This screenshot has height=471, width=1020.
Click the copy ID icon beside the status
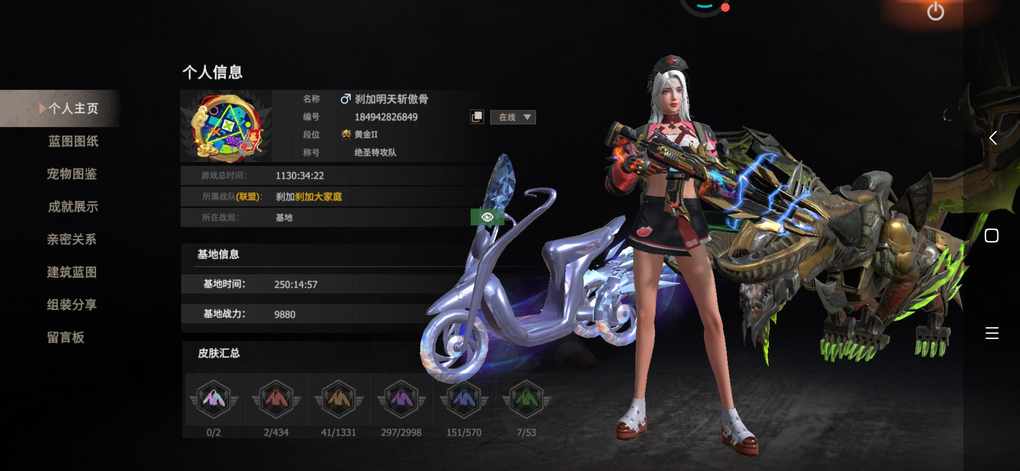(477, 117)
